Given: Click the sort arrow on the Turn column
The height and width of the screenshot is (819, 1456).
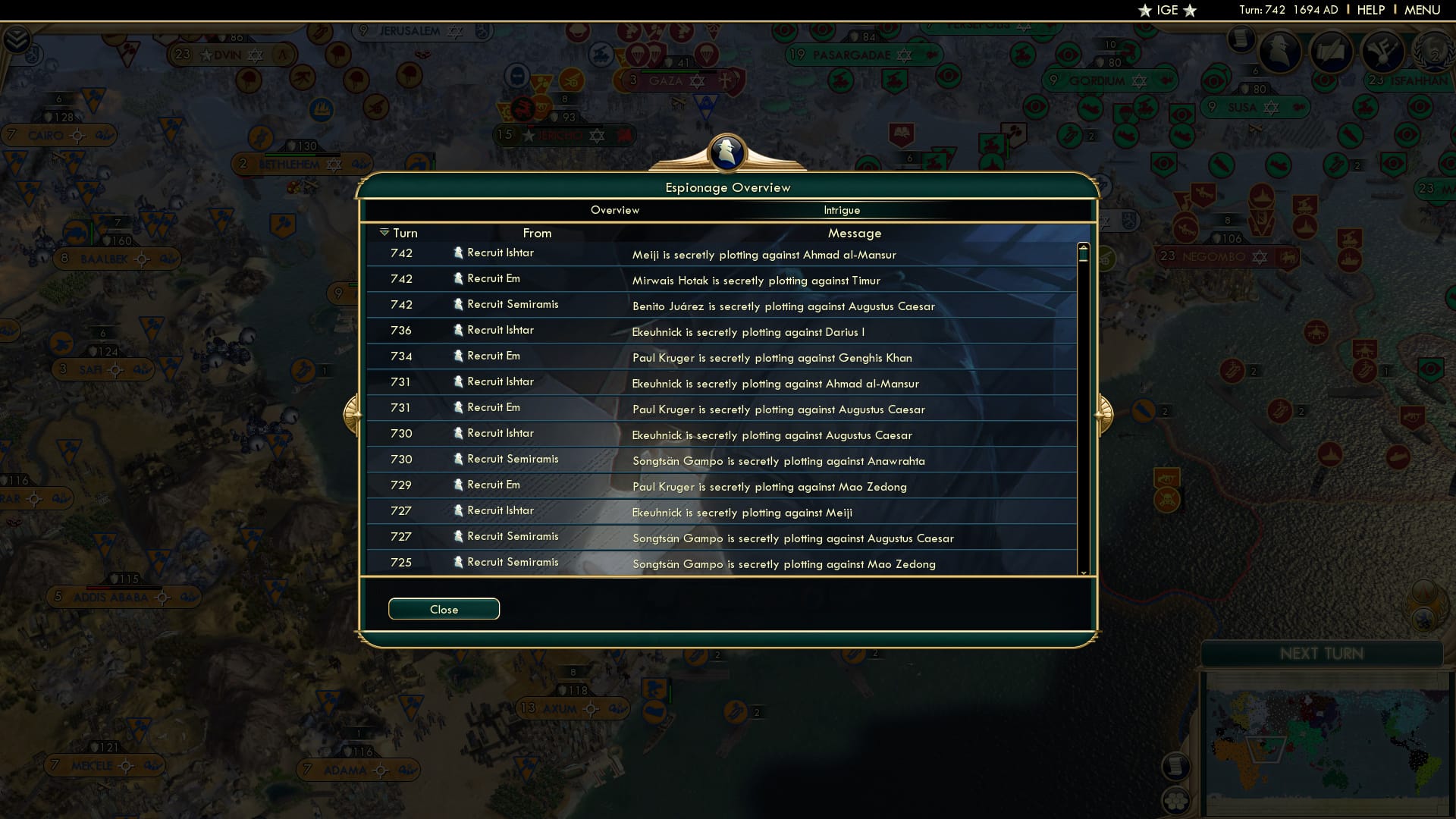Looking at the screenshot, I should click(385, 232).
